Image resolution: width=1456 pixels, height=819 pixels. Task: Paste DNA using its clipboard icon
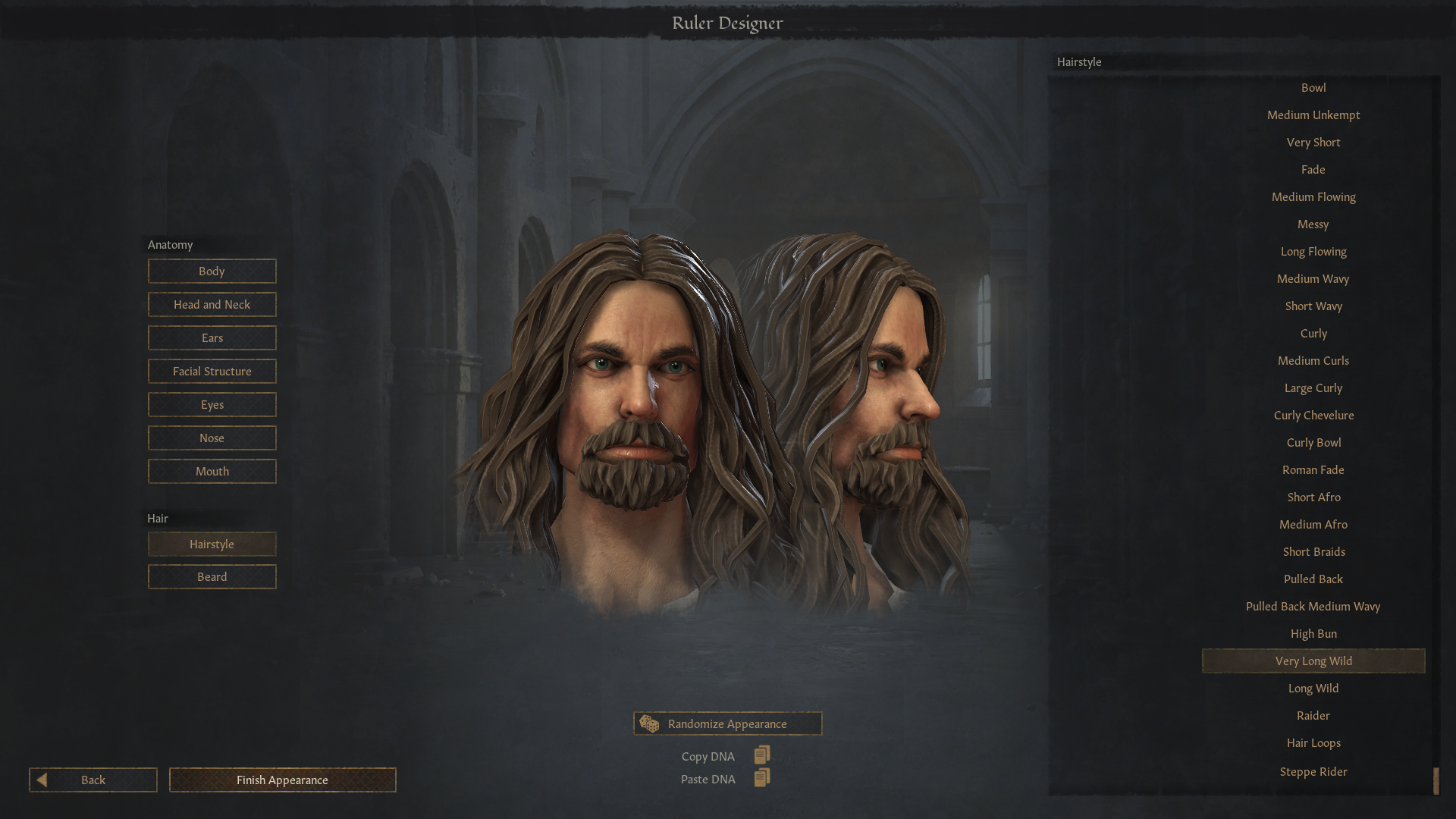pyautogui.click(x=762, y=778)
